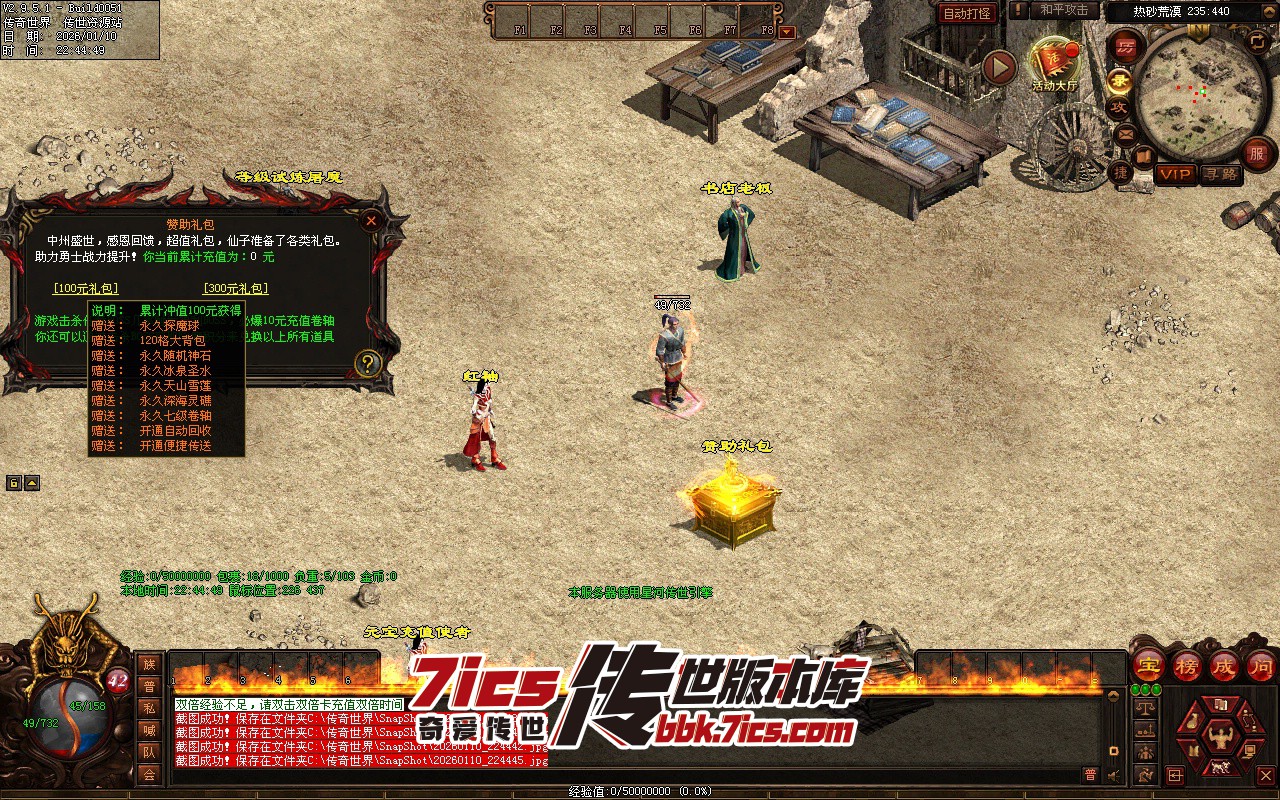
Task: Click the 服 round button by minimap
Action: 1257,153
